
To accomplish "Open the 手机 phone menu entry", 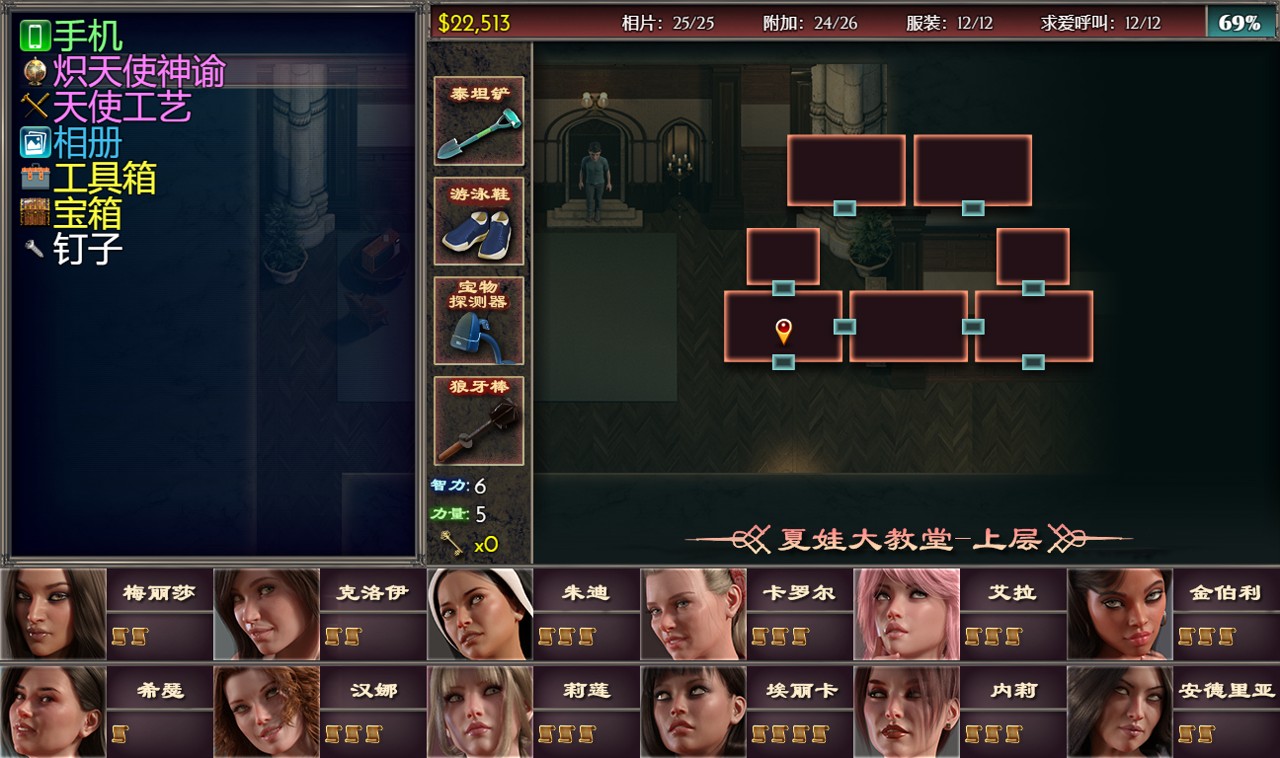I will coord(87,36).
